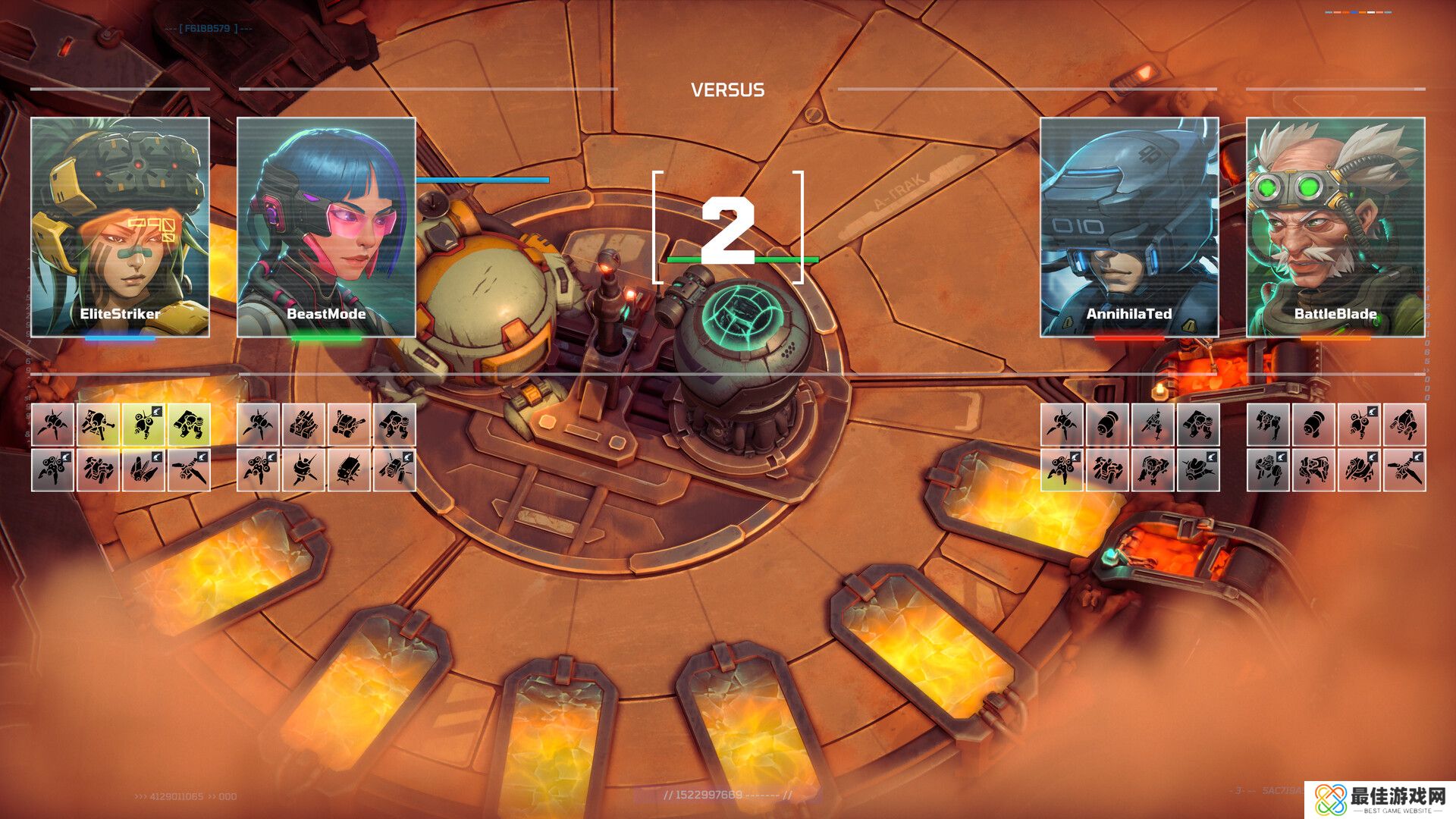Open the 最佳游戏网 watermark logo
1456x819 pixels.
coord(1380,799)
